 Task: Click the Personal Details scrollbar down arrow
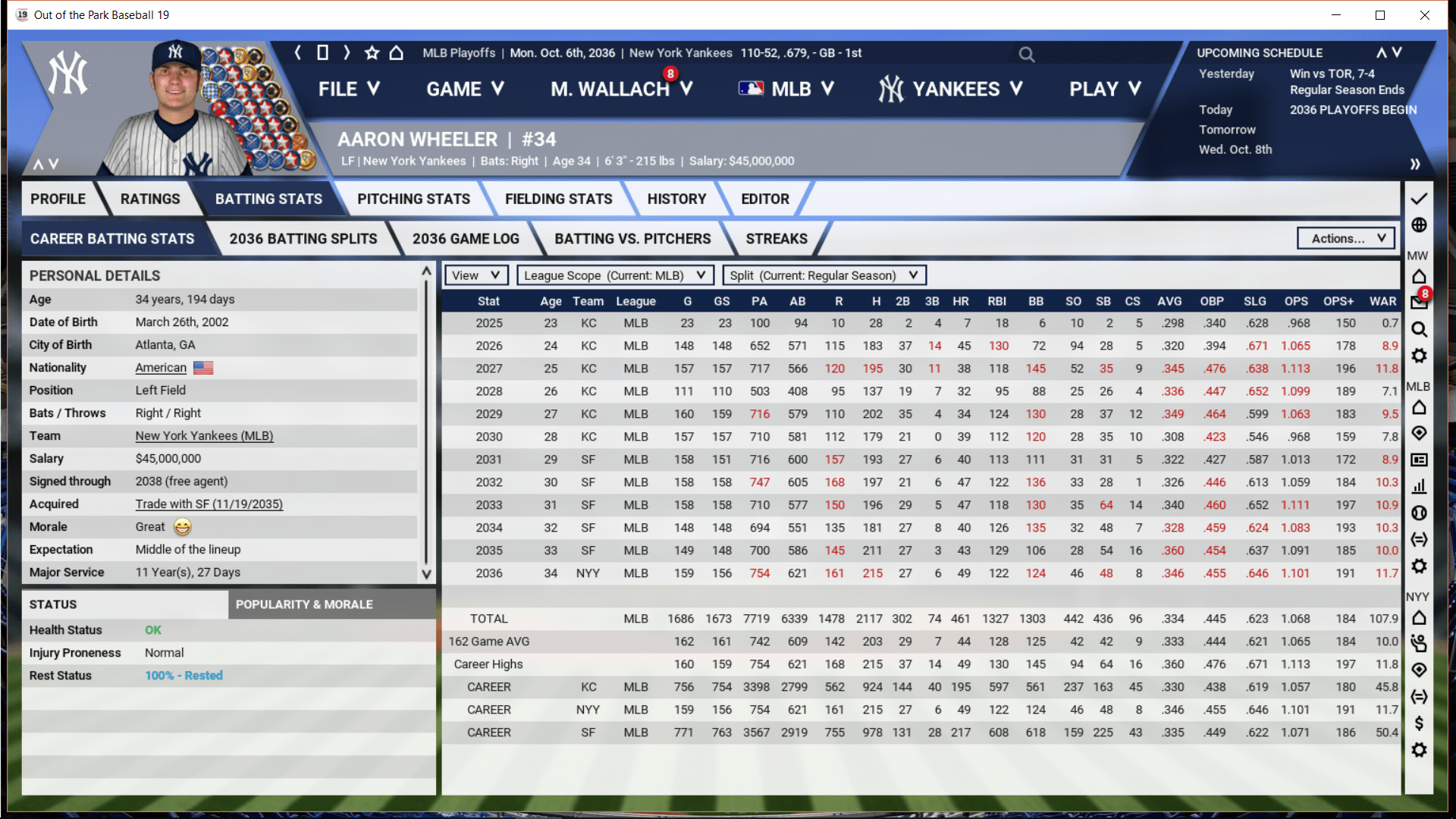coord(425,575)
